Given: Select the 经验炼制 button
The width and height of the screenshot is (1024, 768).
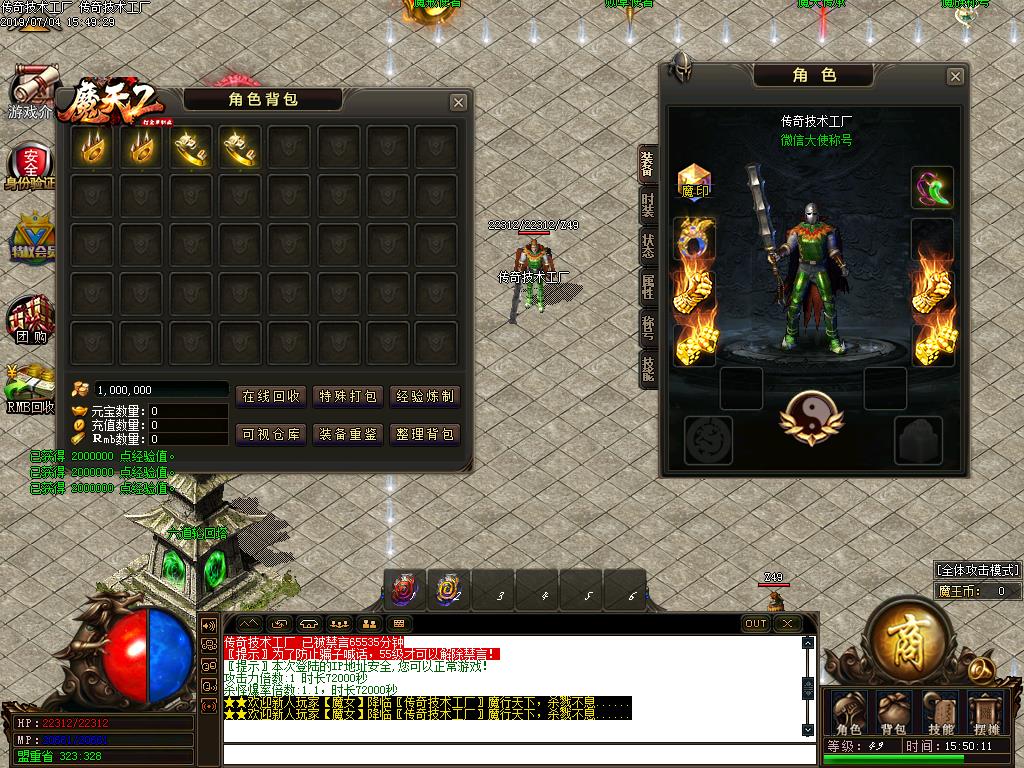Looking at the screenshot, I should click(x=425, y=396).
